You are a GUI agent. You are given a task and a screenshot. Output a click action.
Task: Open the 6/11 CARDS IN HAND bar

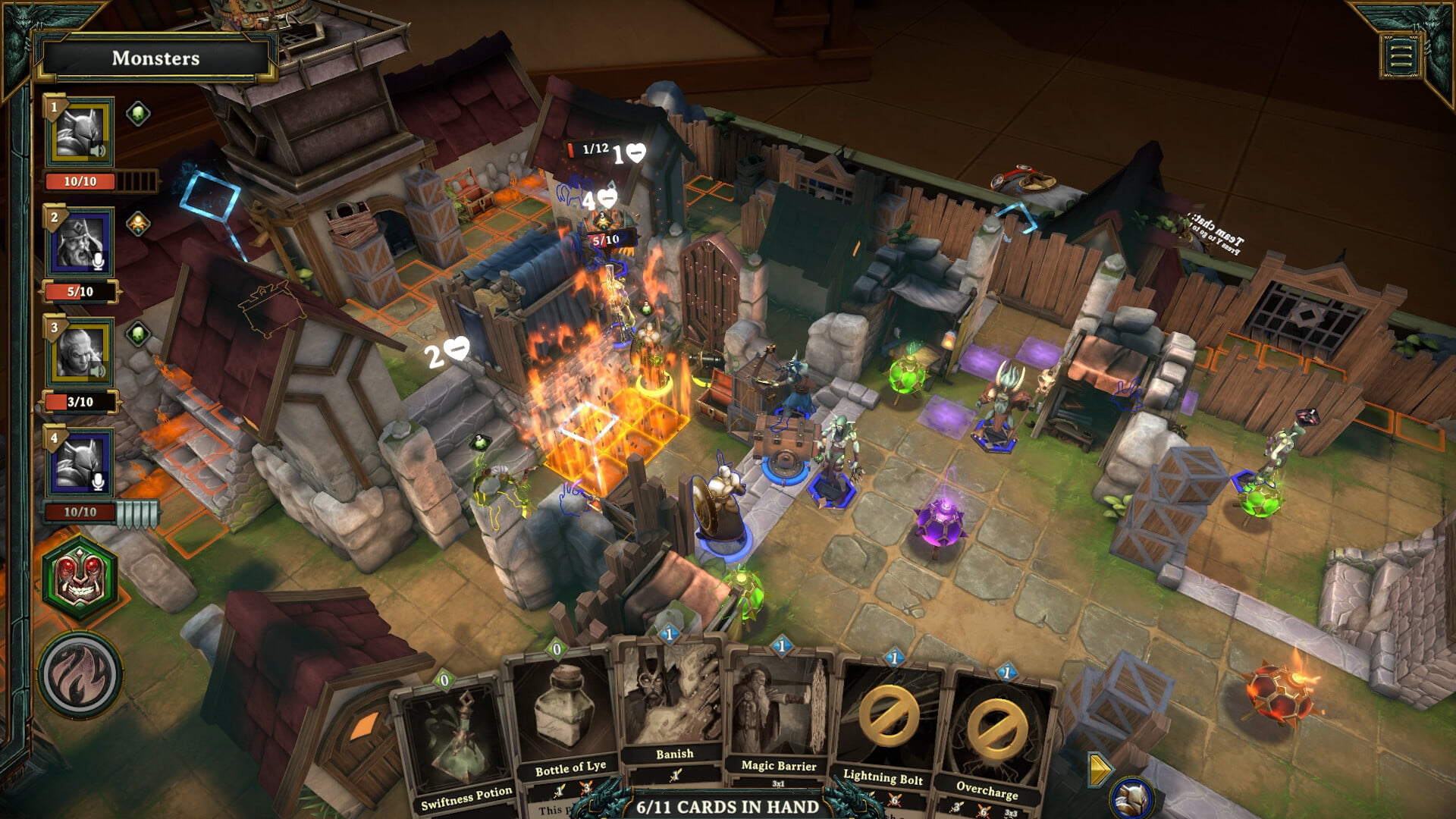click(x=728, y=808)
